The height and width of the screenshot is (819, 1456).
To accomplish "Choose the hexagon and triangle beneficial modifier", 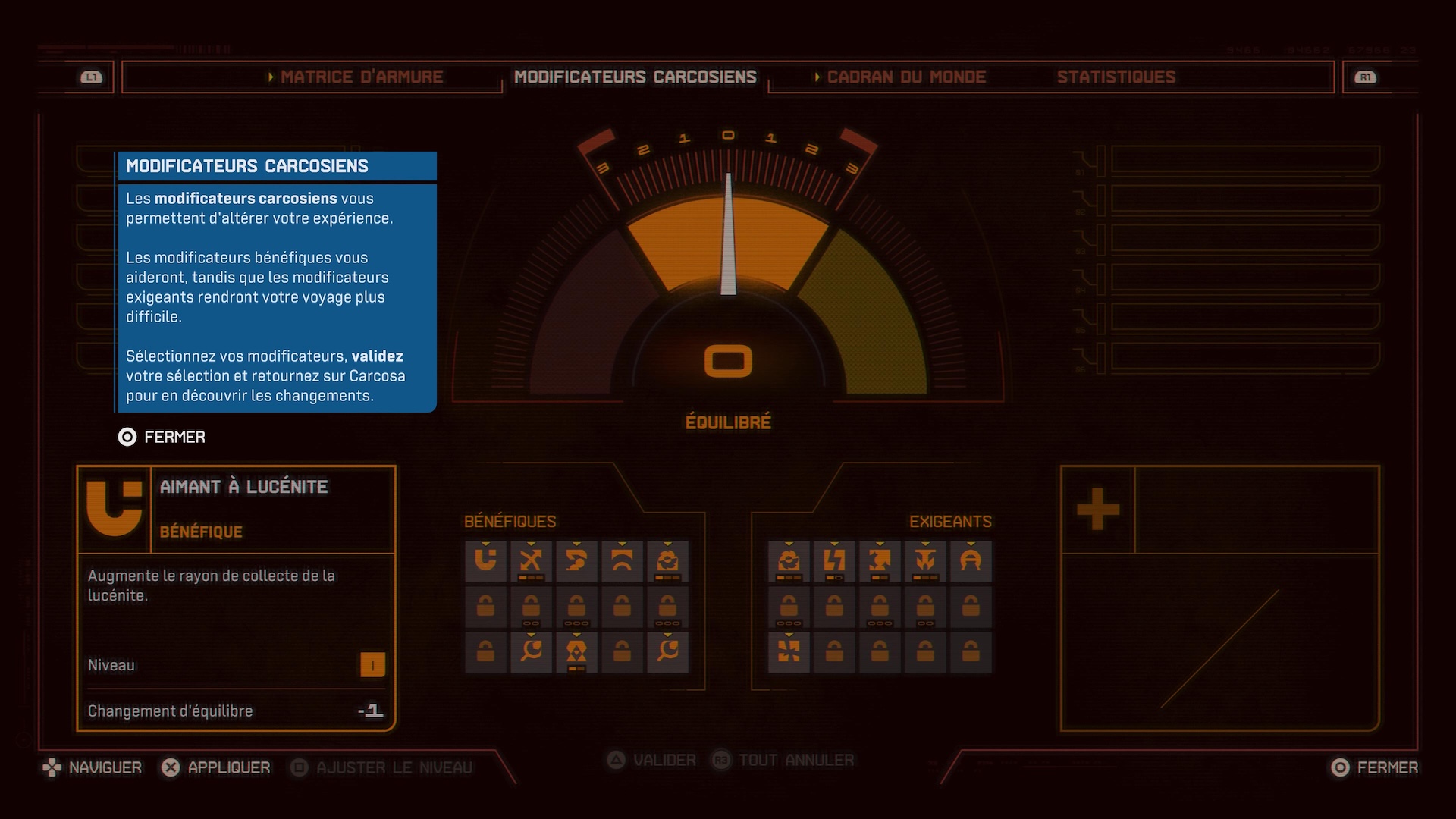I will point(576,651).
